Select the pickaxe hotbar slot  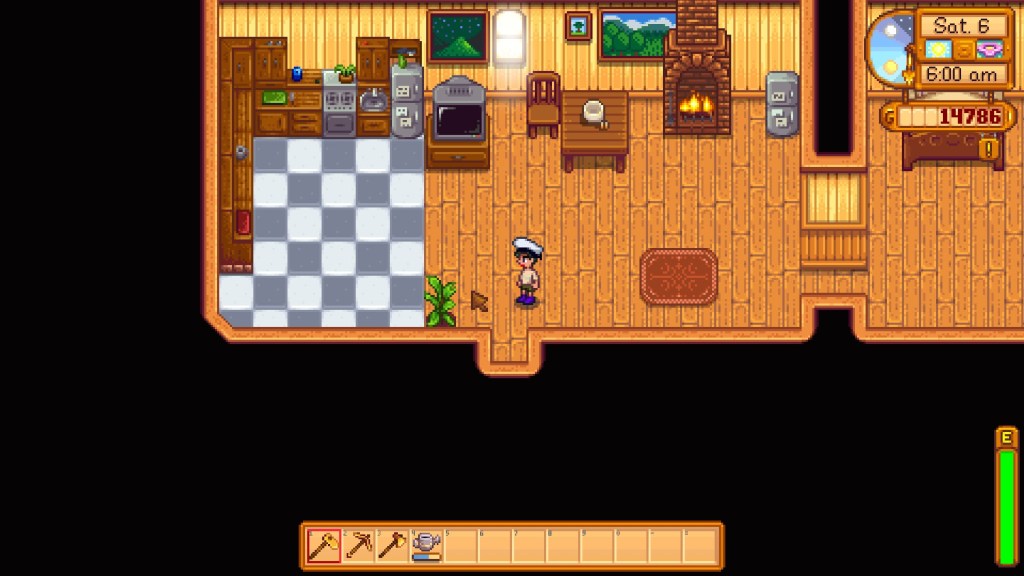pyautogui.click(x=358, y=546)
